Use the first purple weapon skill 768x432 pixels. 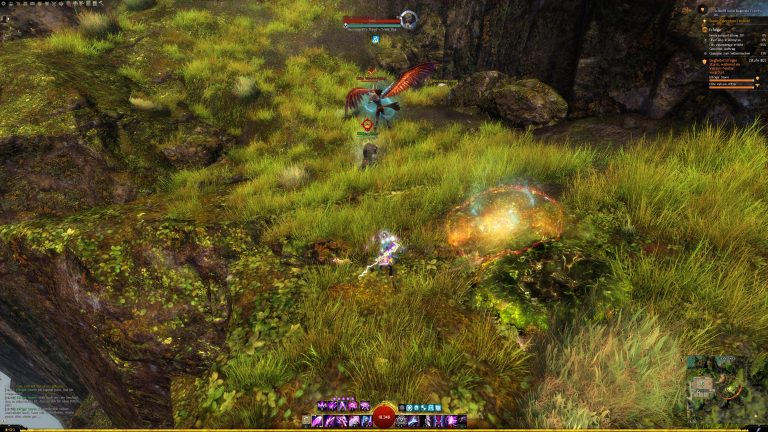318,422
